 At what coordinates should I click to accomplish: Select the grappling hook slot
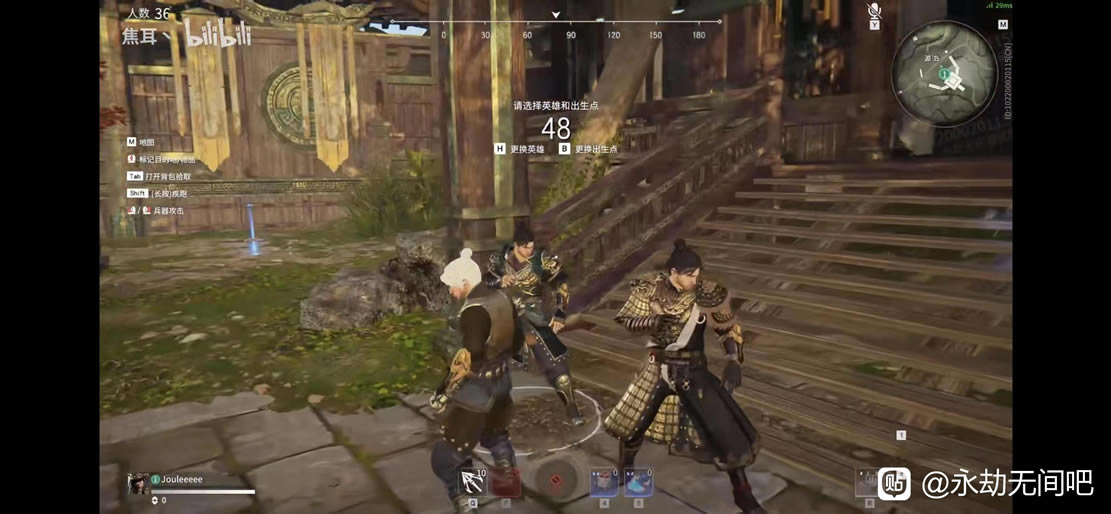pos(472,482)
